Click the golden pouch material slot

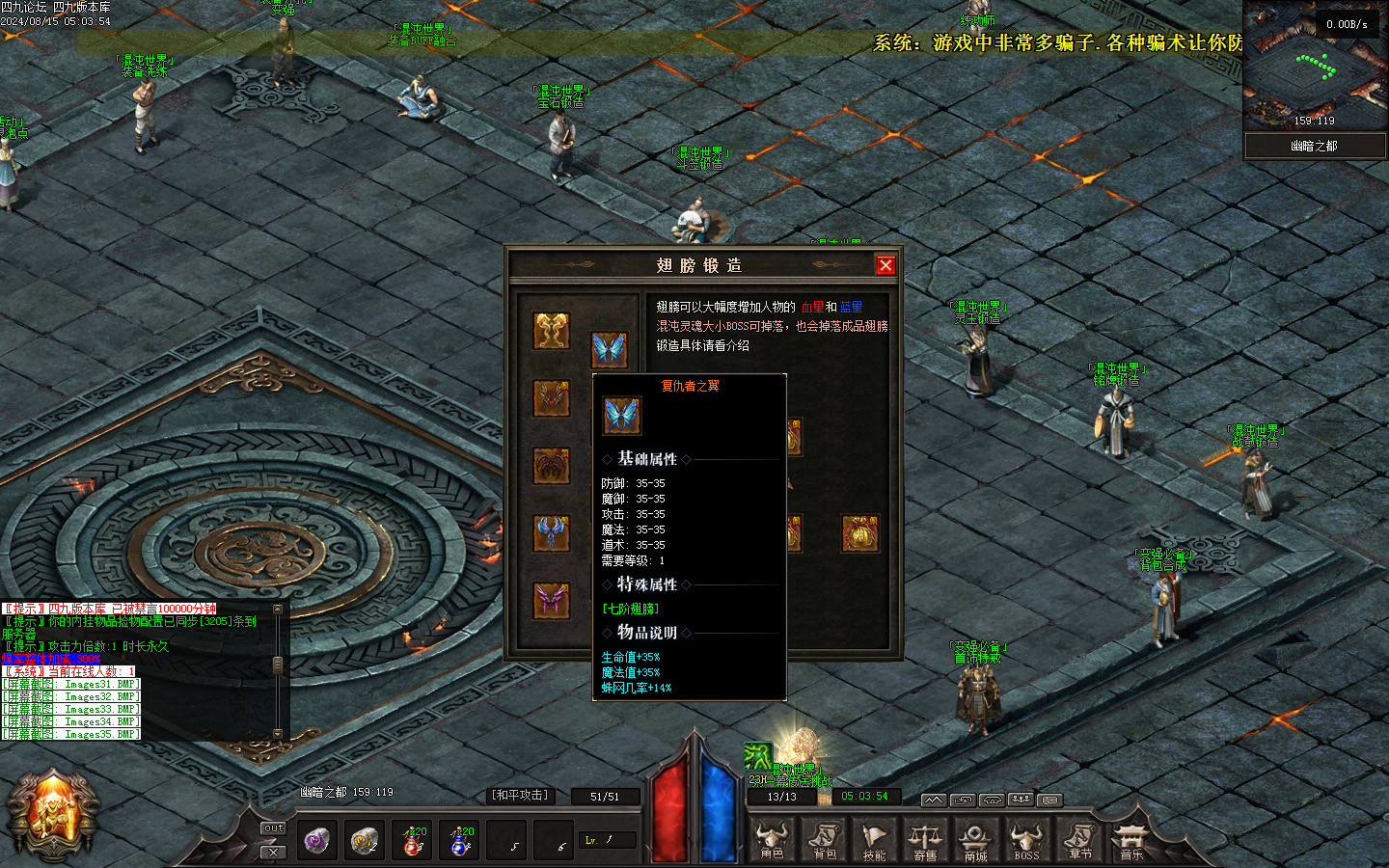tap(859, 533)
